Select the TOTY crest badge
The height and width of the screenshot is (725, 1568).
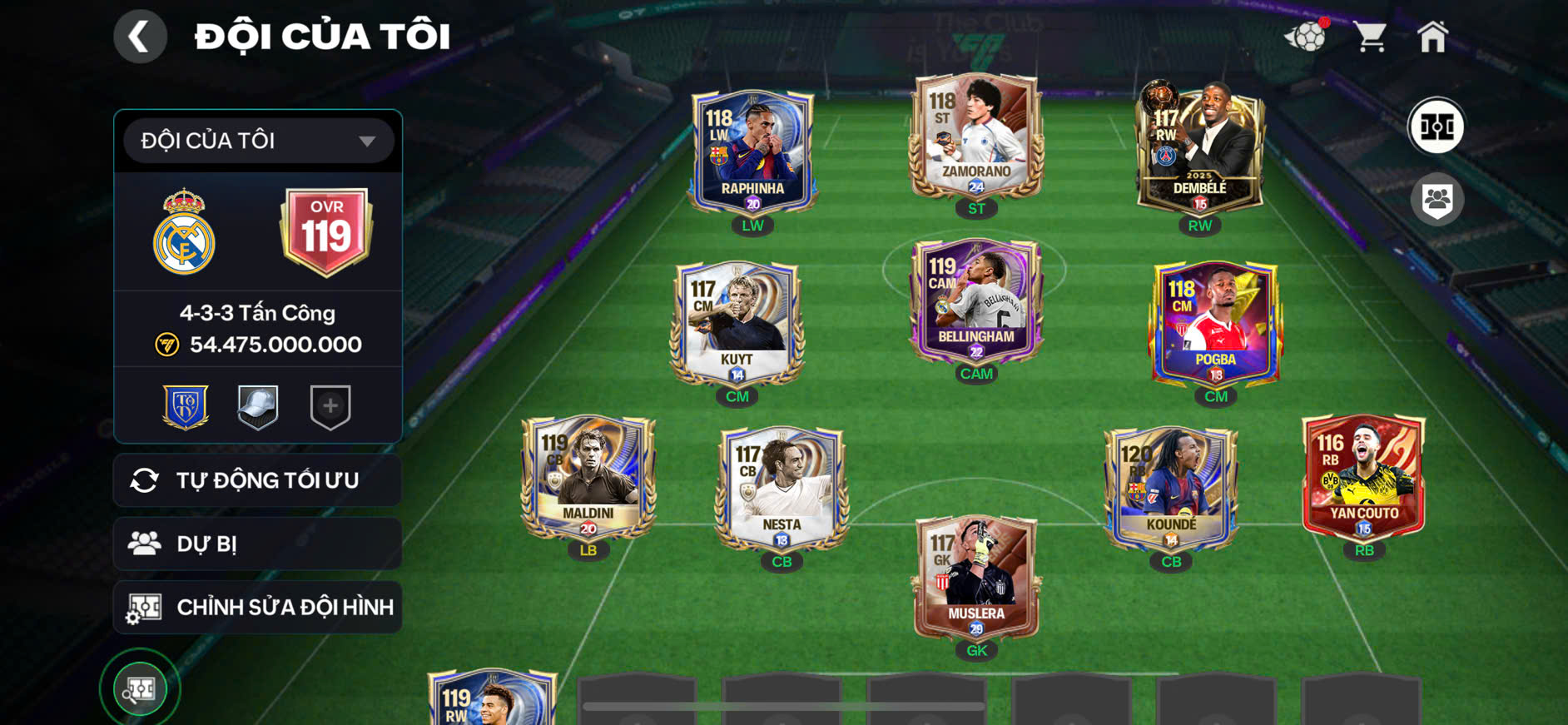tap(186, 406)
